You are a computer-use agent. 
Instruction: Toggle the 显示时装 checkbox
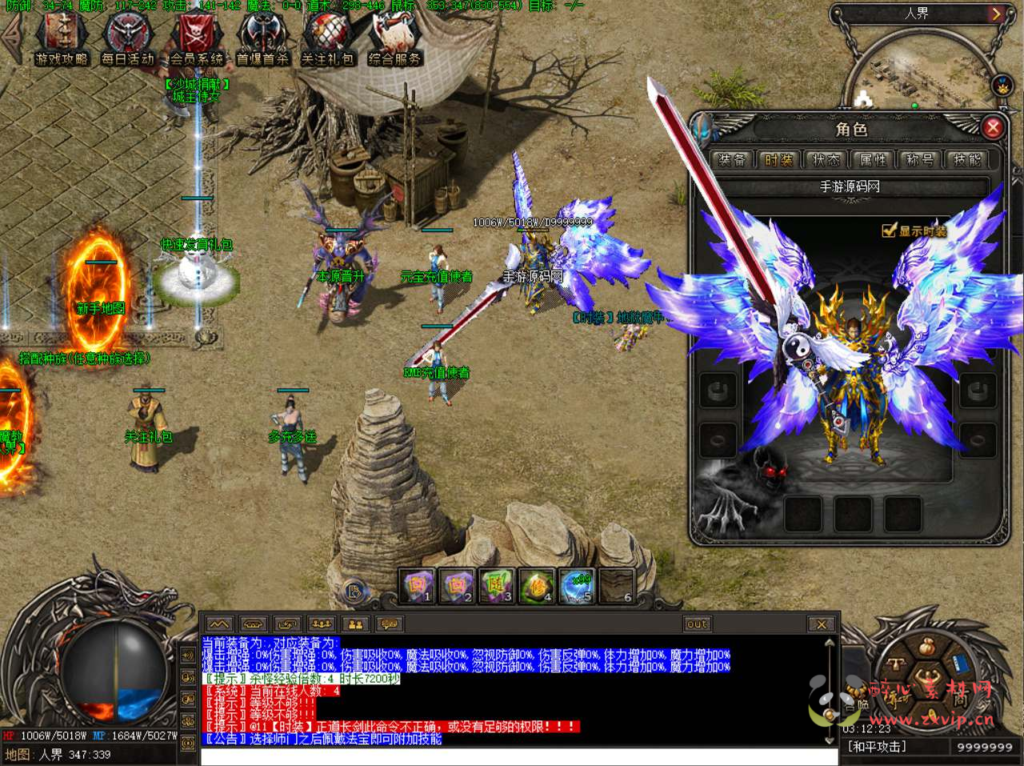889,231
